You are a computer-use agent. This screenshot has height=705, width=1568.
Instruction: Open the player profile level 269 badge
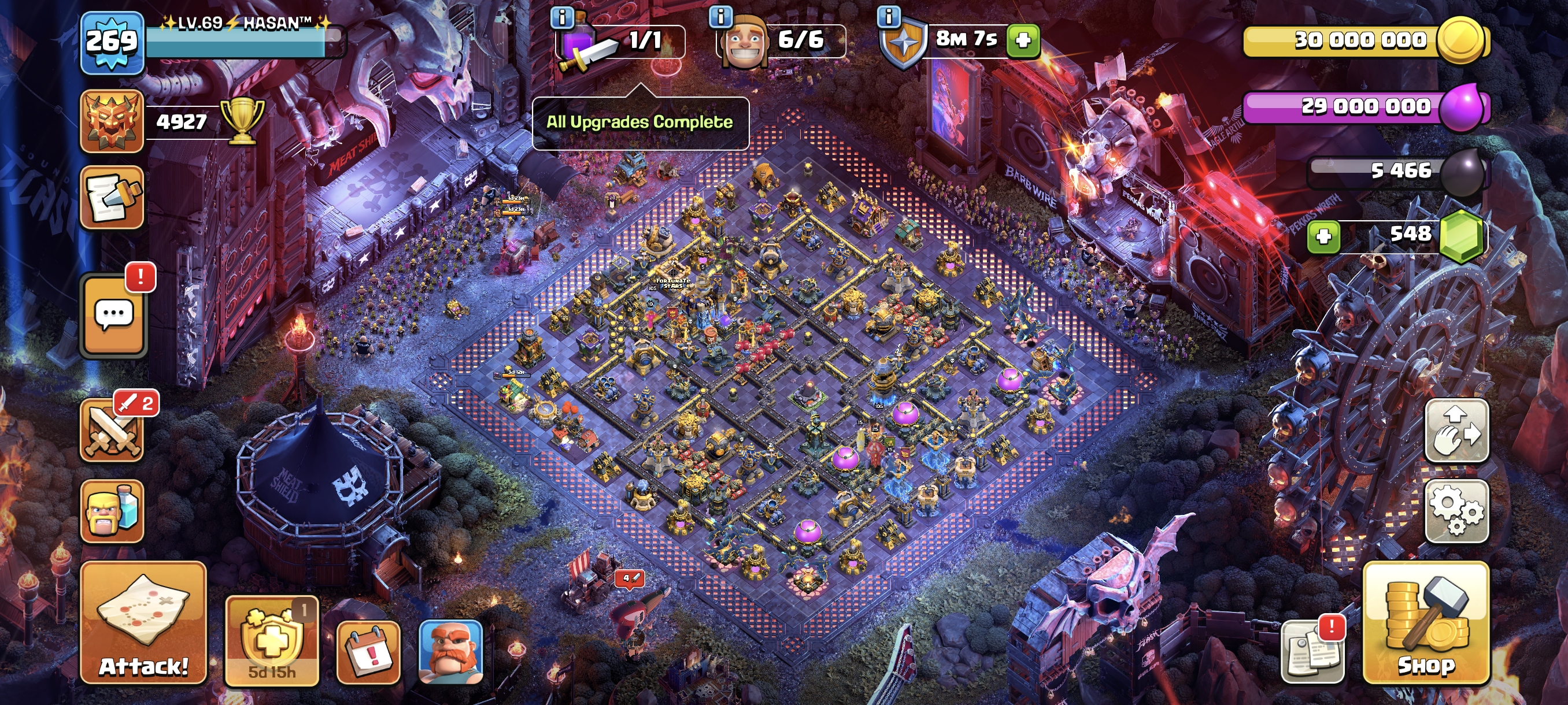coord(112,42)
